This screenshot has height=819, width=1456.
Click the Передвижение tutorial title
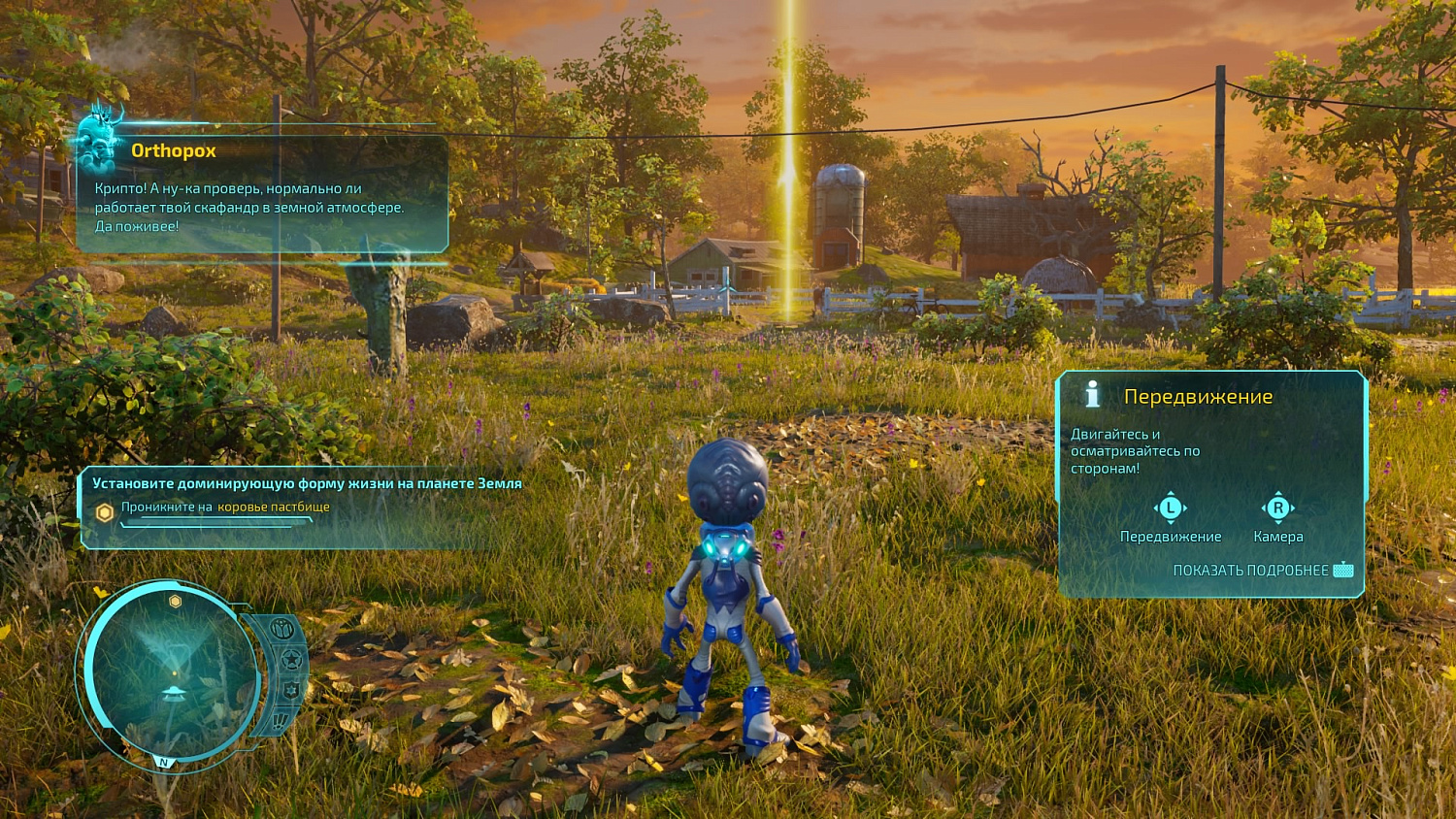tap(1199, 396)
